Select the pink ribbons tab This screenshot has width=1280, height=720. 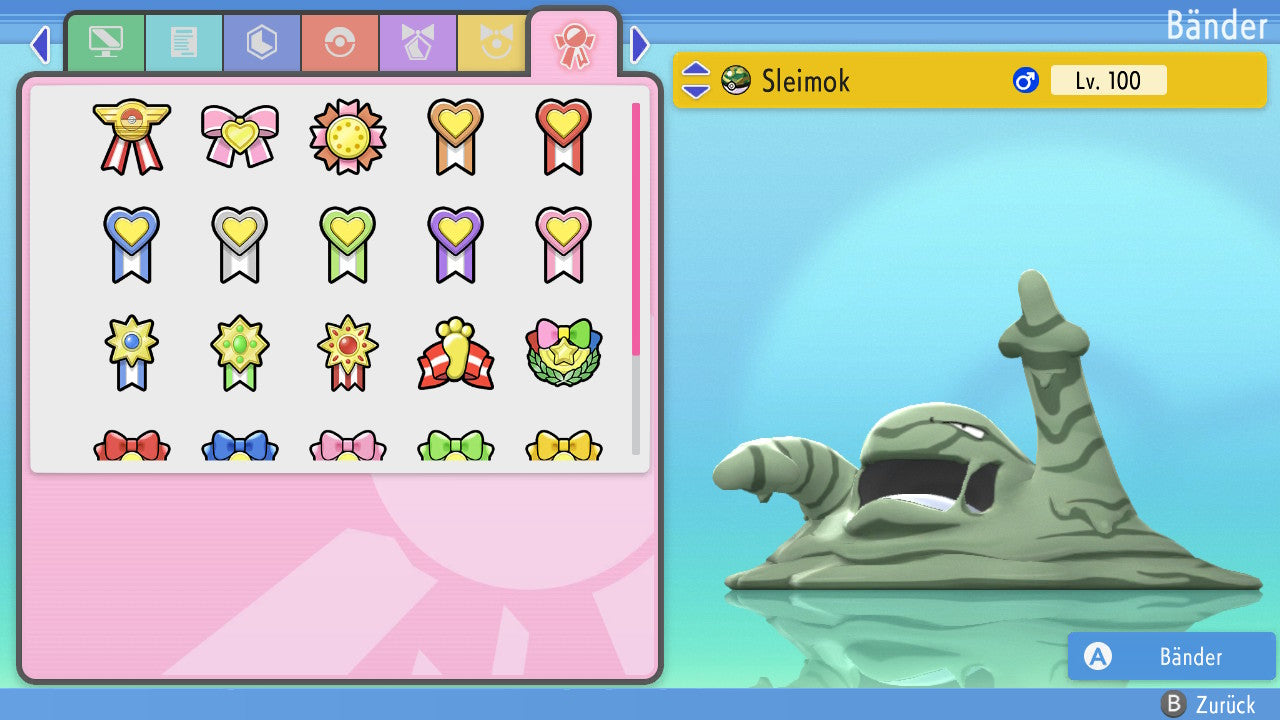pos(574,43)
